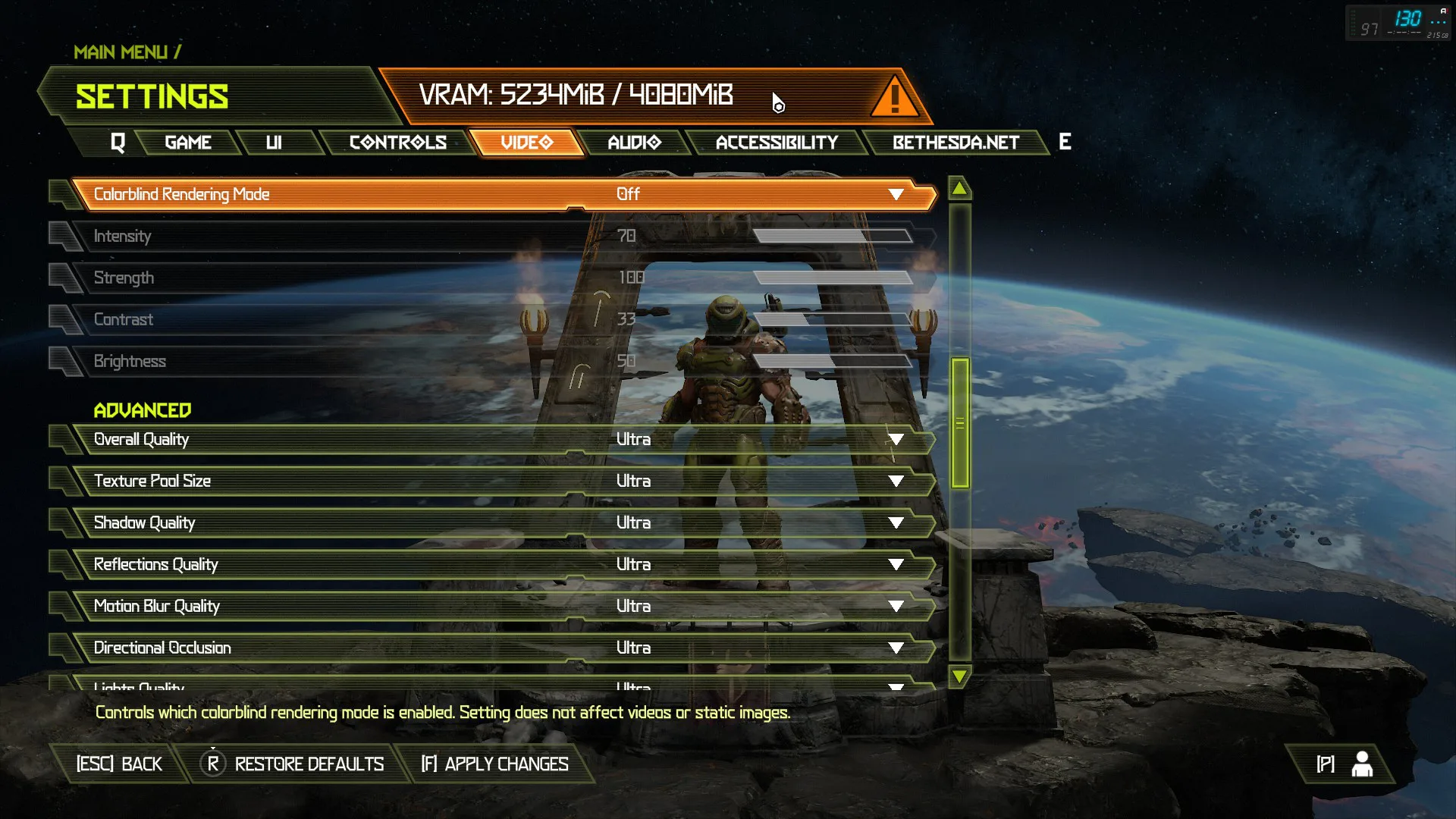
Task: Click the scrollbar's up arrow
Action: coord(959,188)
